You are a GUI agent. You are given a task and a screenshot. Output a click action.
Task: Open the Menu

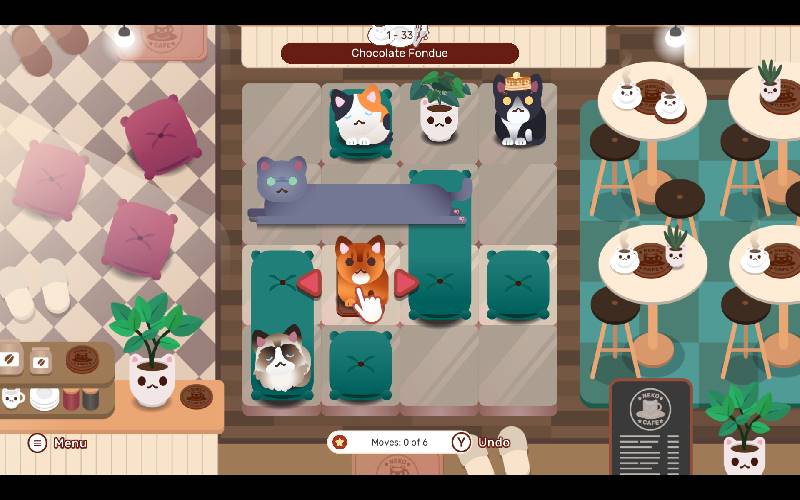point(57,443)
